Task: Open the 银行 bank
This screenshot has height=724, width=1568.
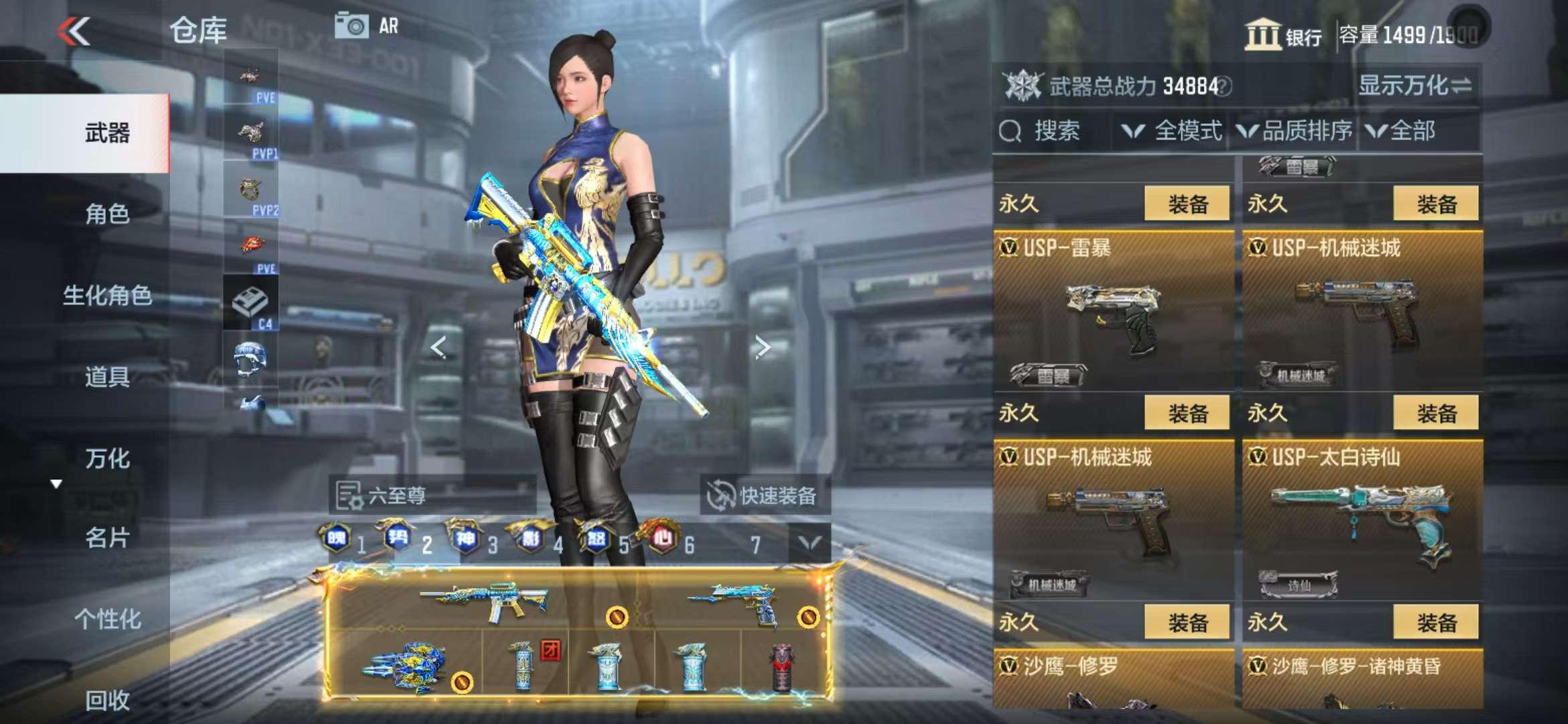Action: [1283, 35]
